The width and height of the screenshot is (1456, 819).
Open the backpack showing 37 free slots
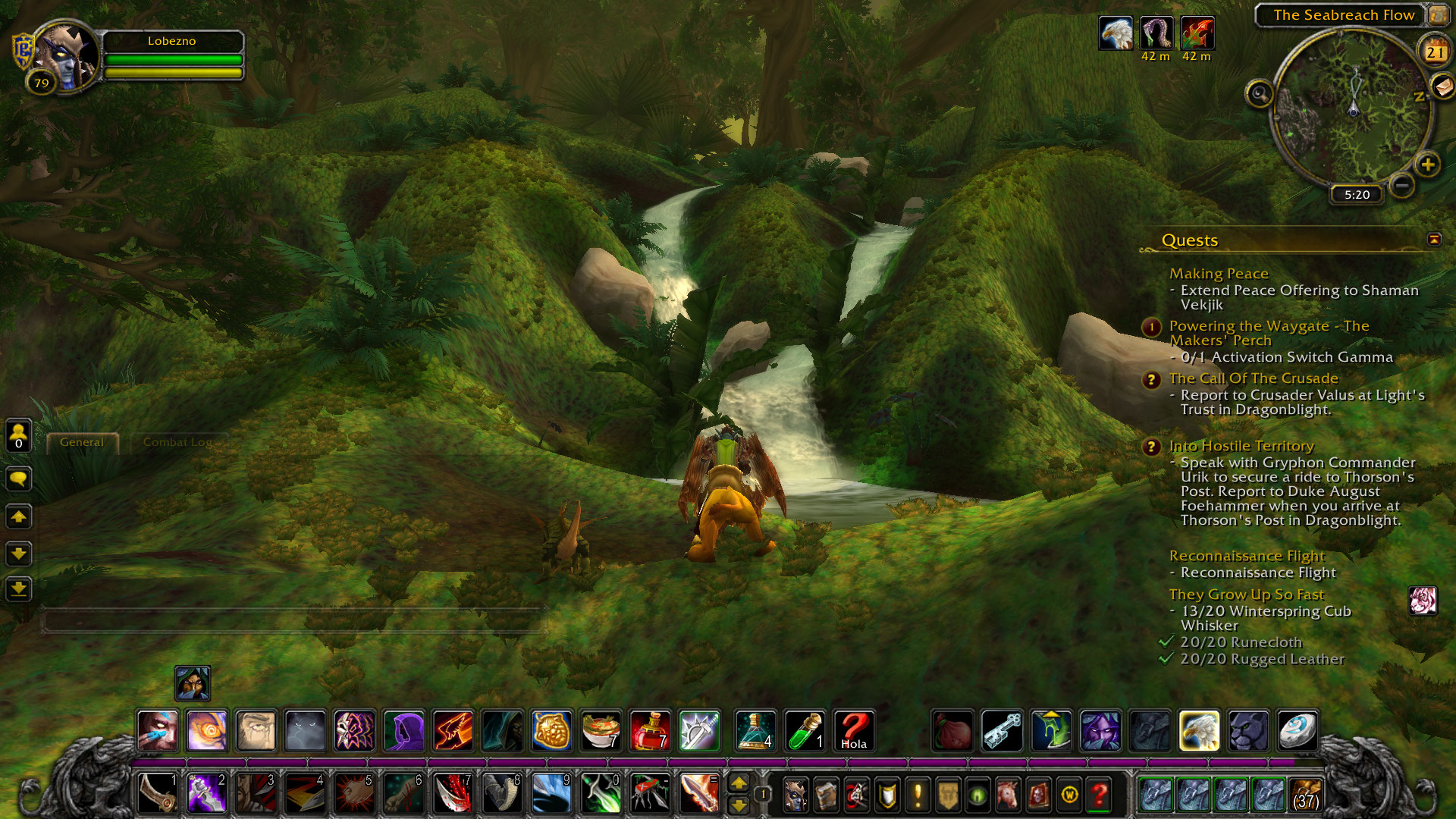click(x=1304, y=794)
